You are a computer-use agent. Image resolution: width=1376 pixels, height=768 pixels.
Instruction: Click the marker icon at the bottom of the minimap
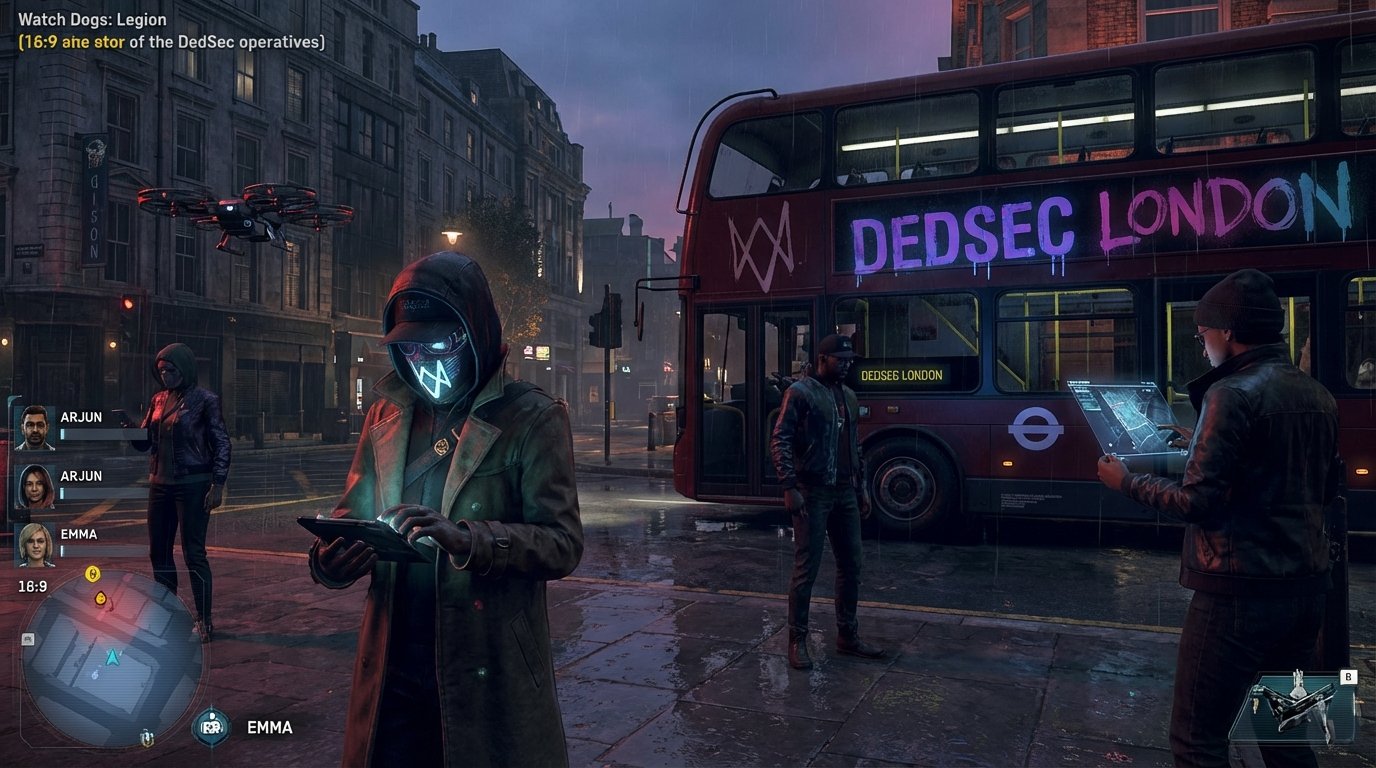146,739
